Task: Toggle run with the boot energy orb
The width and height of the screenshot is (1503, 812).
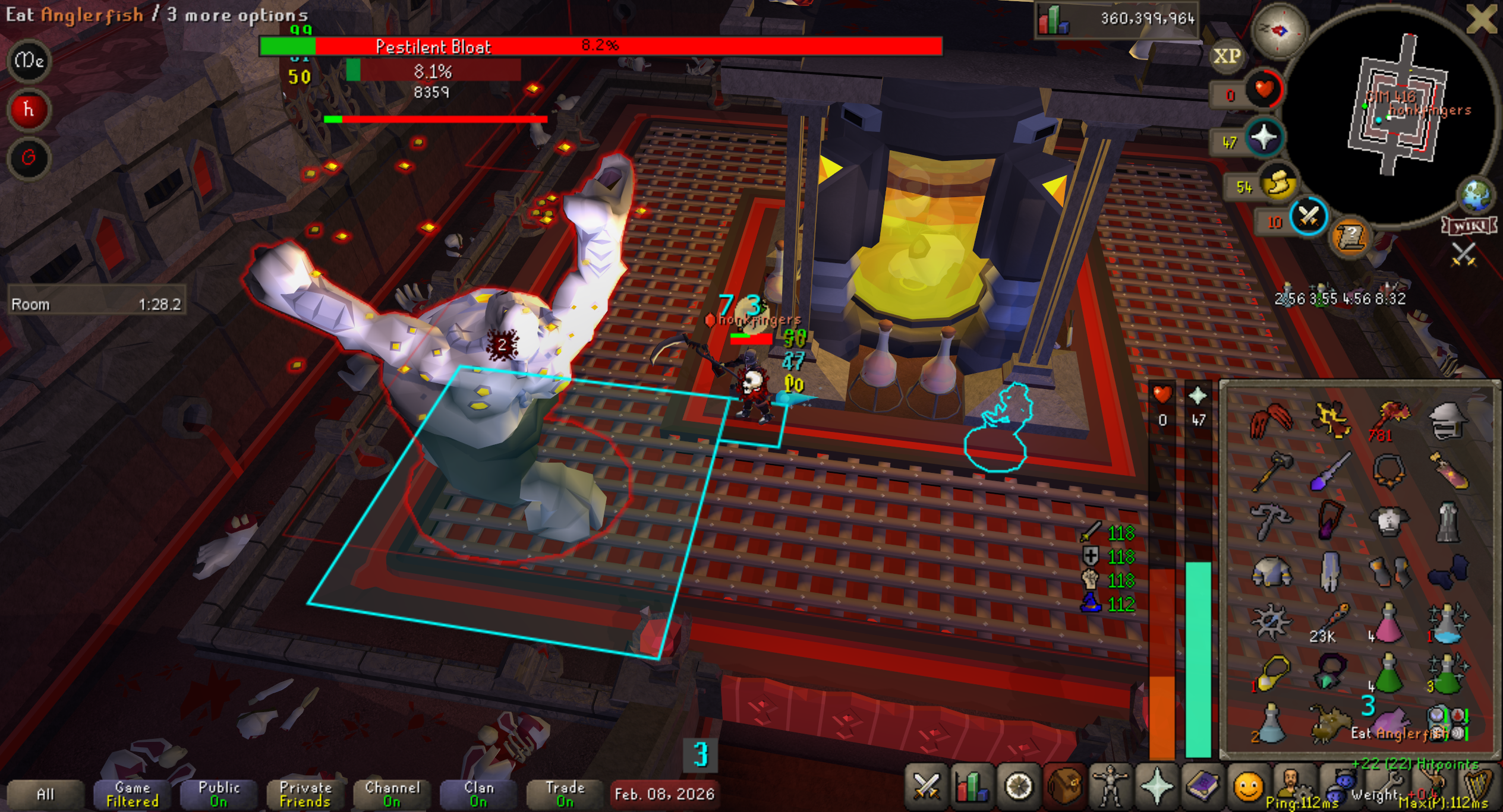Action: (x=1278, y=183)
